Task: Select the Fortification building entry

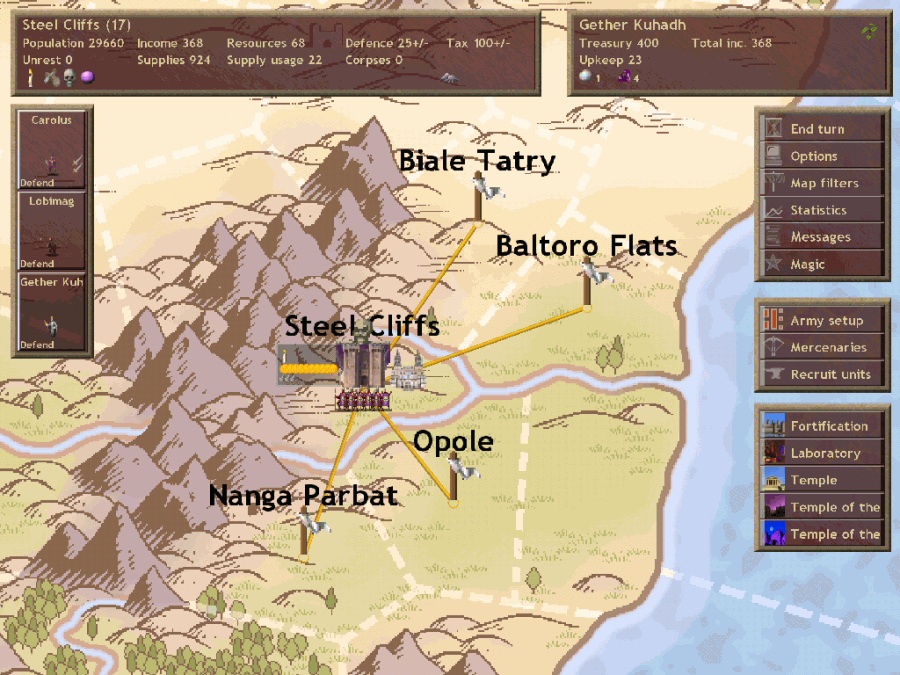Action: (x=822, y=426)
